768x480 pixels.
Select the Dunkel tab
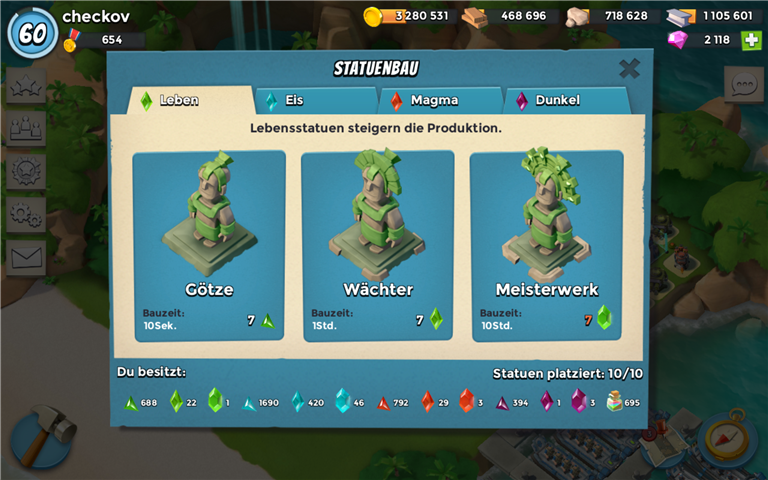[x=565, y=100]
